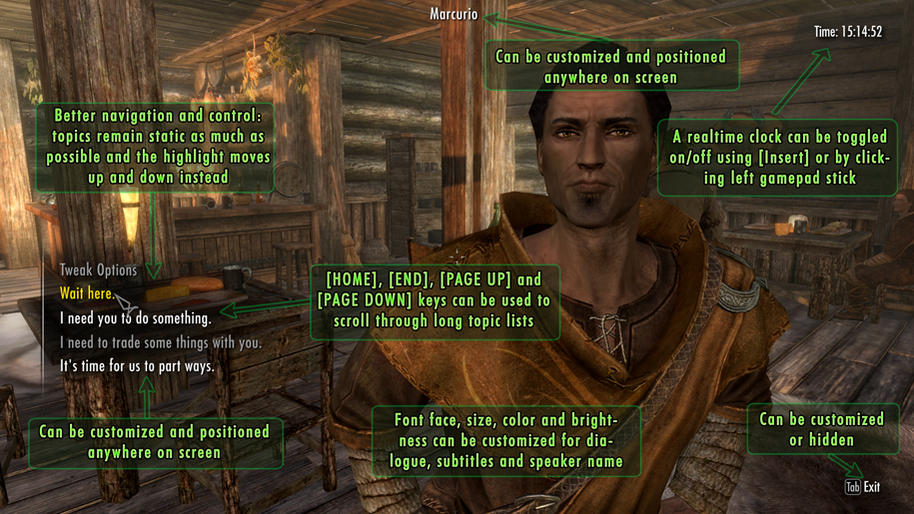Select 'It's time for us to part ways.'
The width and height of the screenshot is (914, 514).
137,367
